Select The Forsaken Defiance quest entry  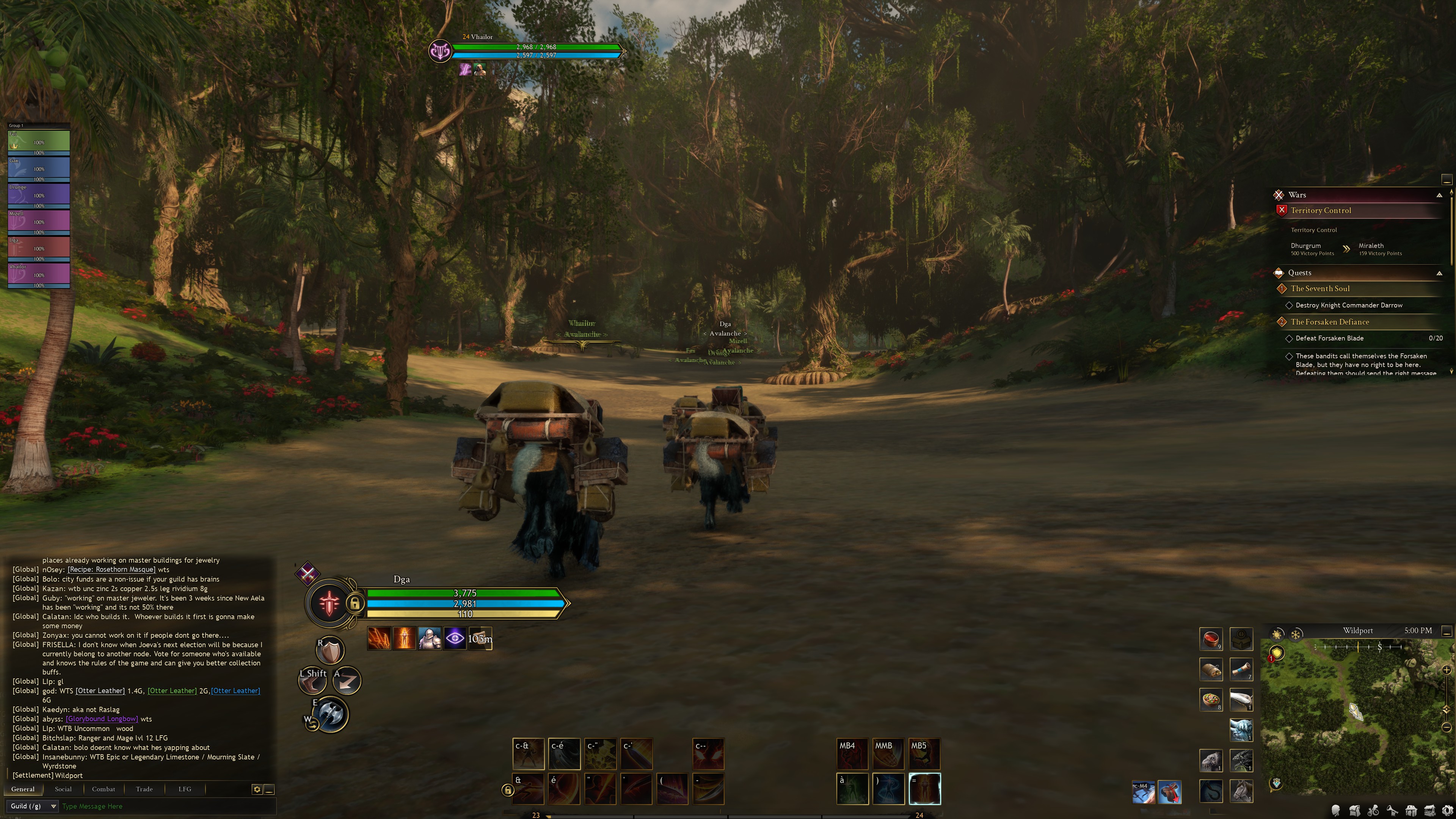(x=1329, y=322)
